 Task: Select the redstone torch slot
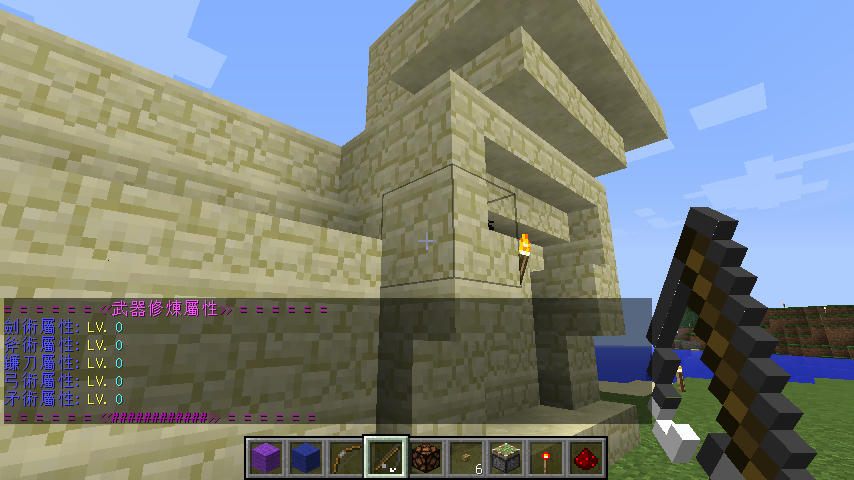click(546, 458)
